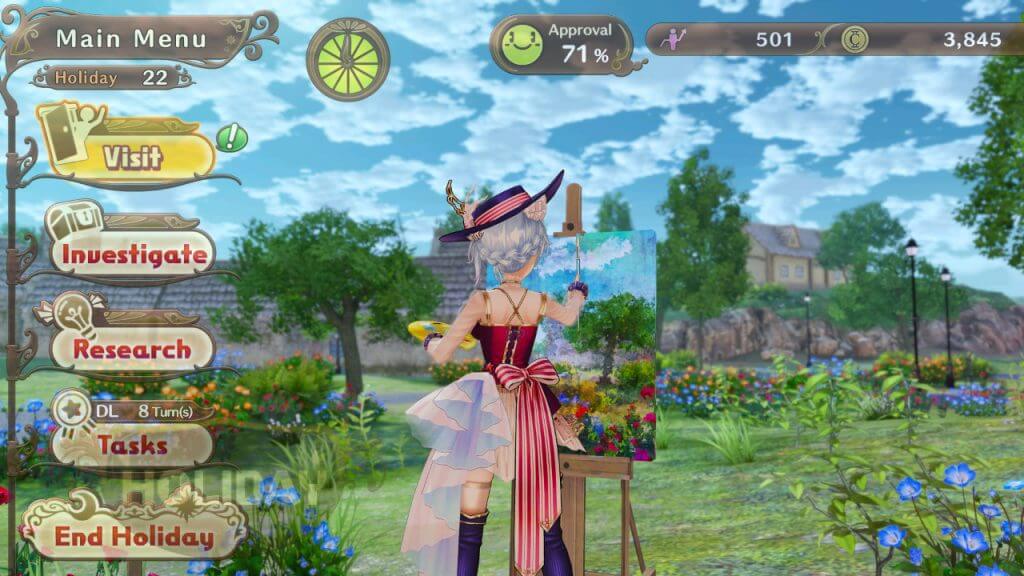Click the green exclamation alert beside Visit
Image resolution: width=1024 pixels, height=576 pixels.
tap(232, 136)
